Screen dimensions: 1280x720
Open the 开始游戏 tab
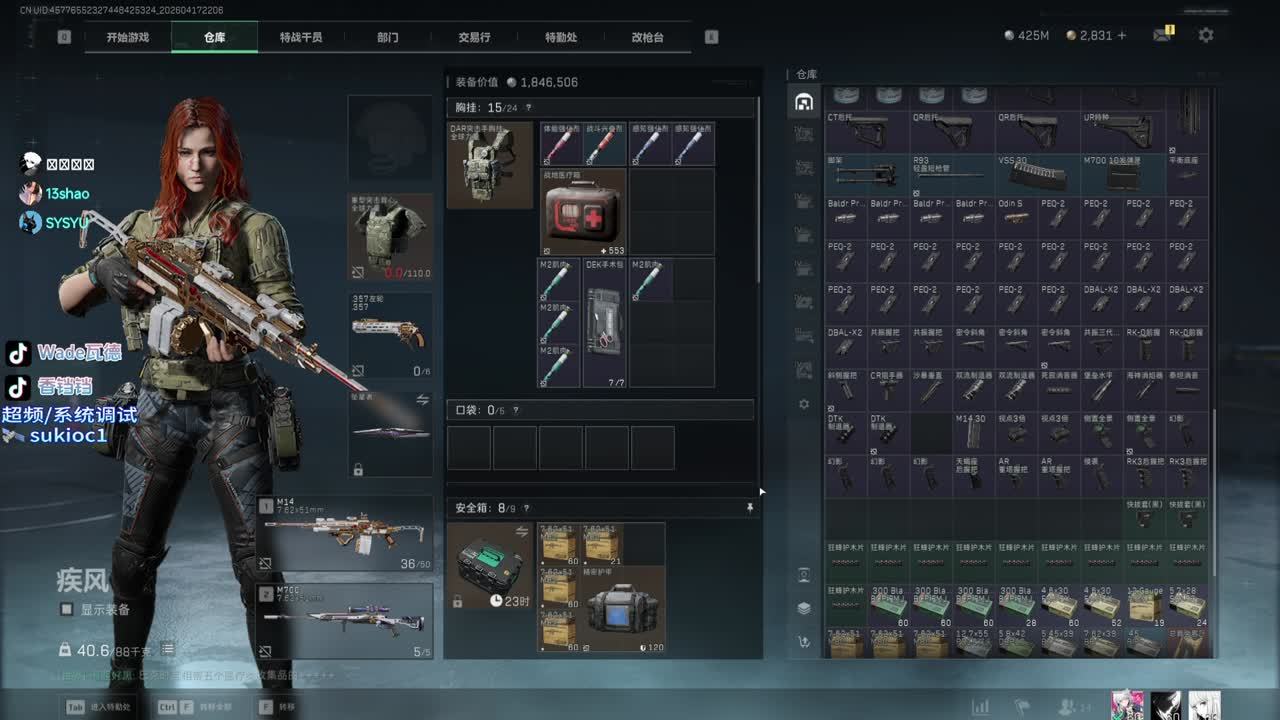128,37
